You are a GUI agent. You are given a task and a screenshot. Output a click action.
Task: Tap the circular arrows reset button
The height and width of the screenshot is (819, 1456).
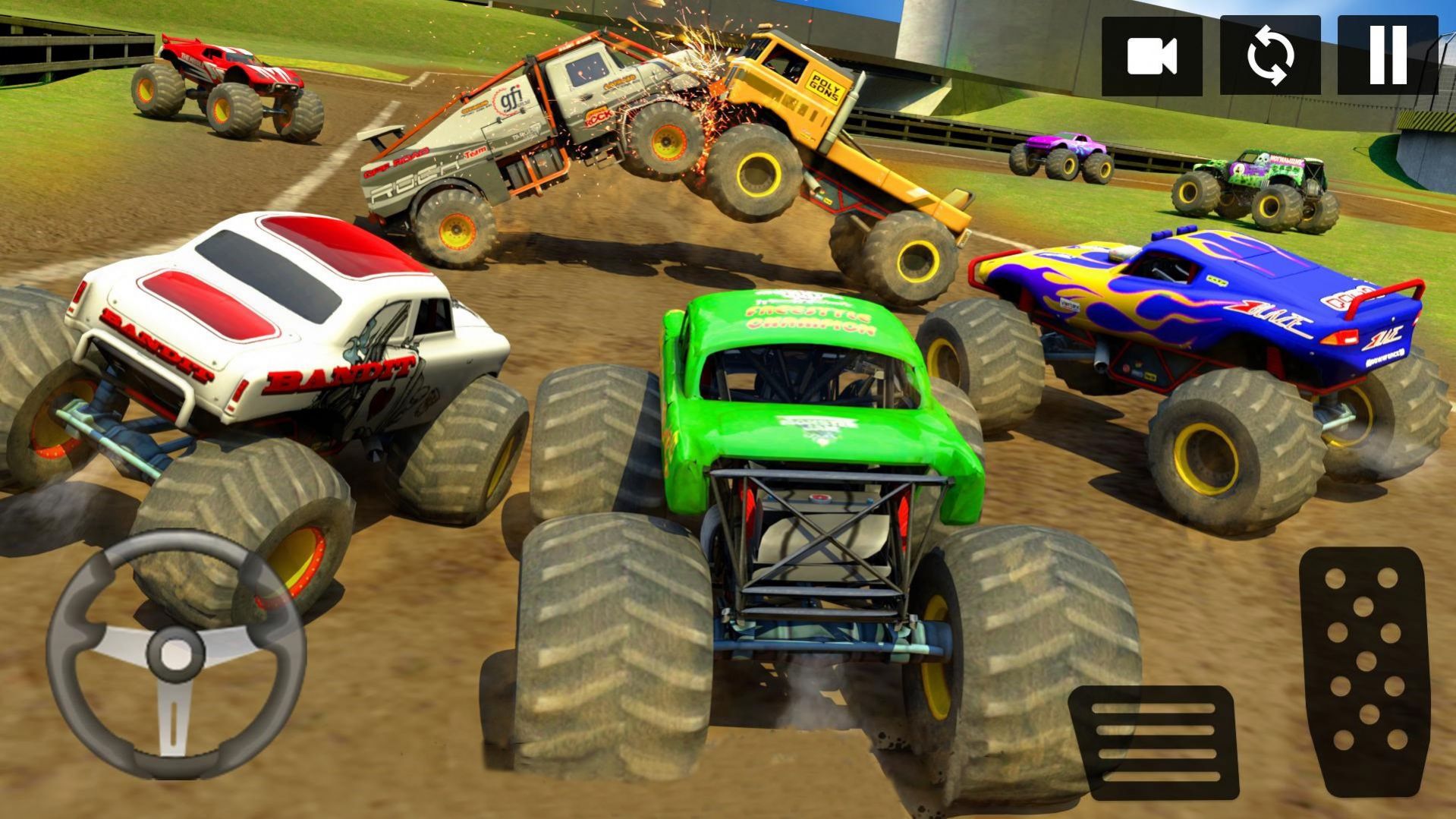[1269, 56]
